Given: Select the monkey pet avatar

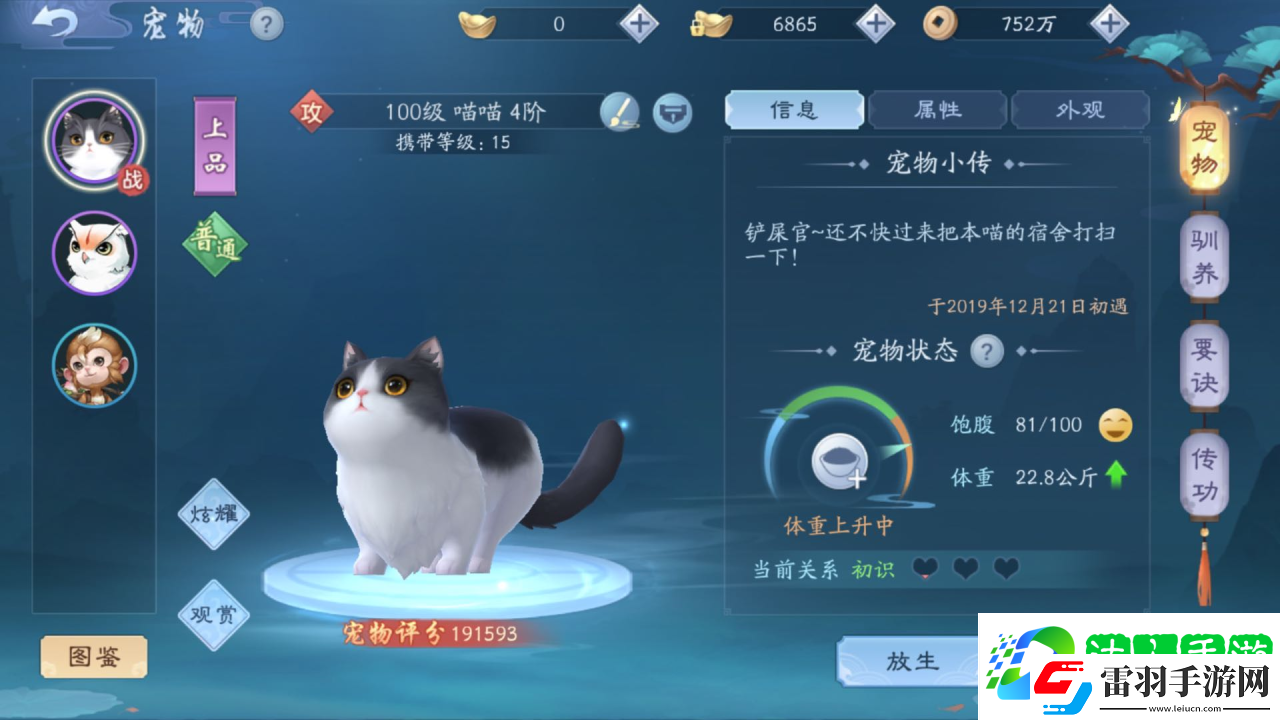Looking at the screenshot, I should pos(94,366).
